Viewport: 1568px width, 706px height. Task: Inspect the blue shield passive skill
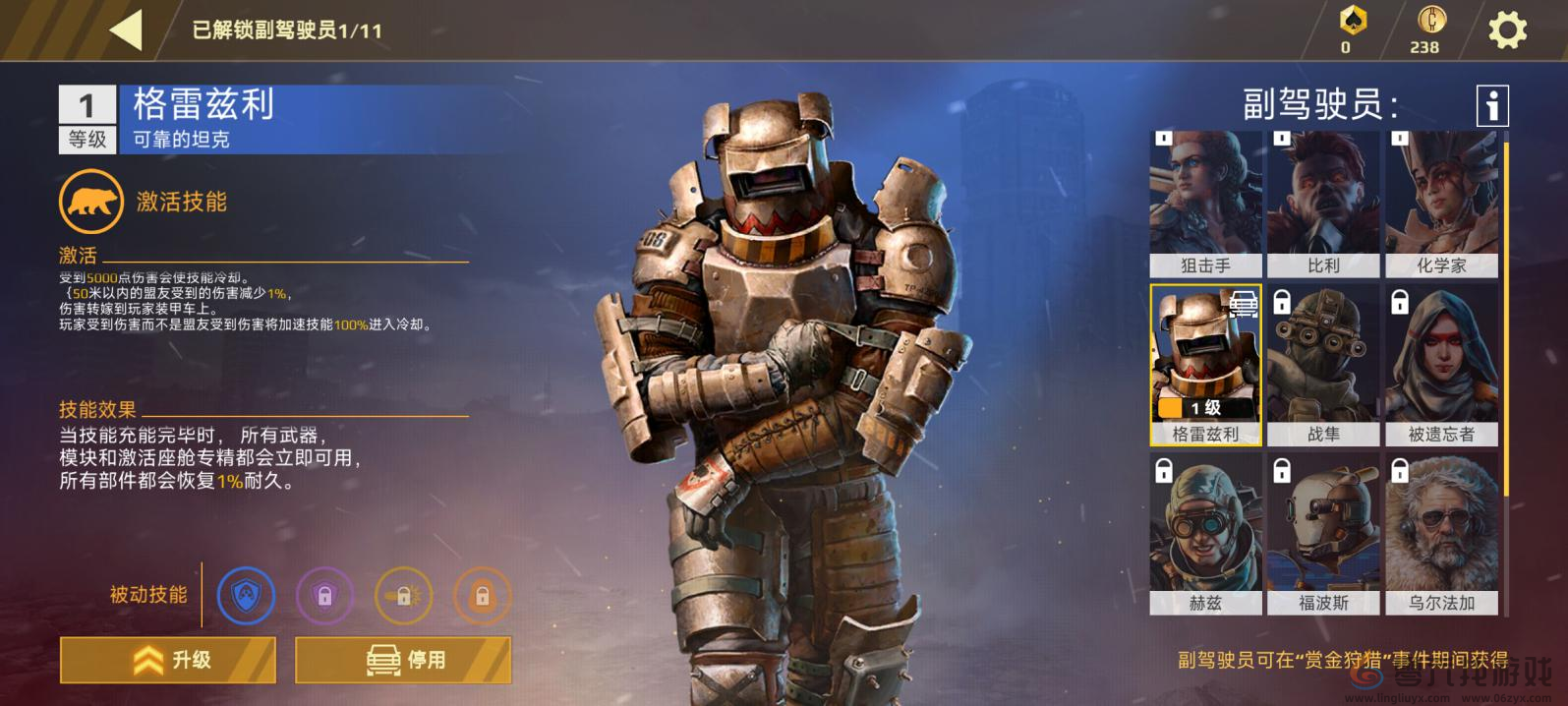246,596
